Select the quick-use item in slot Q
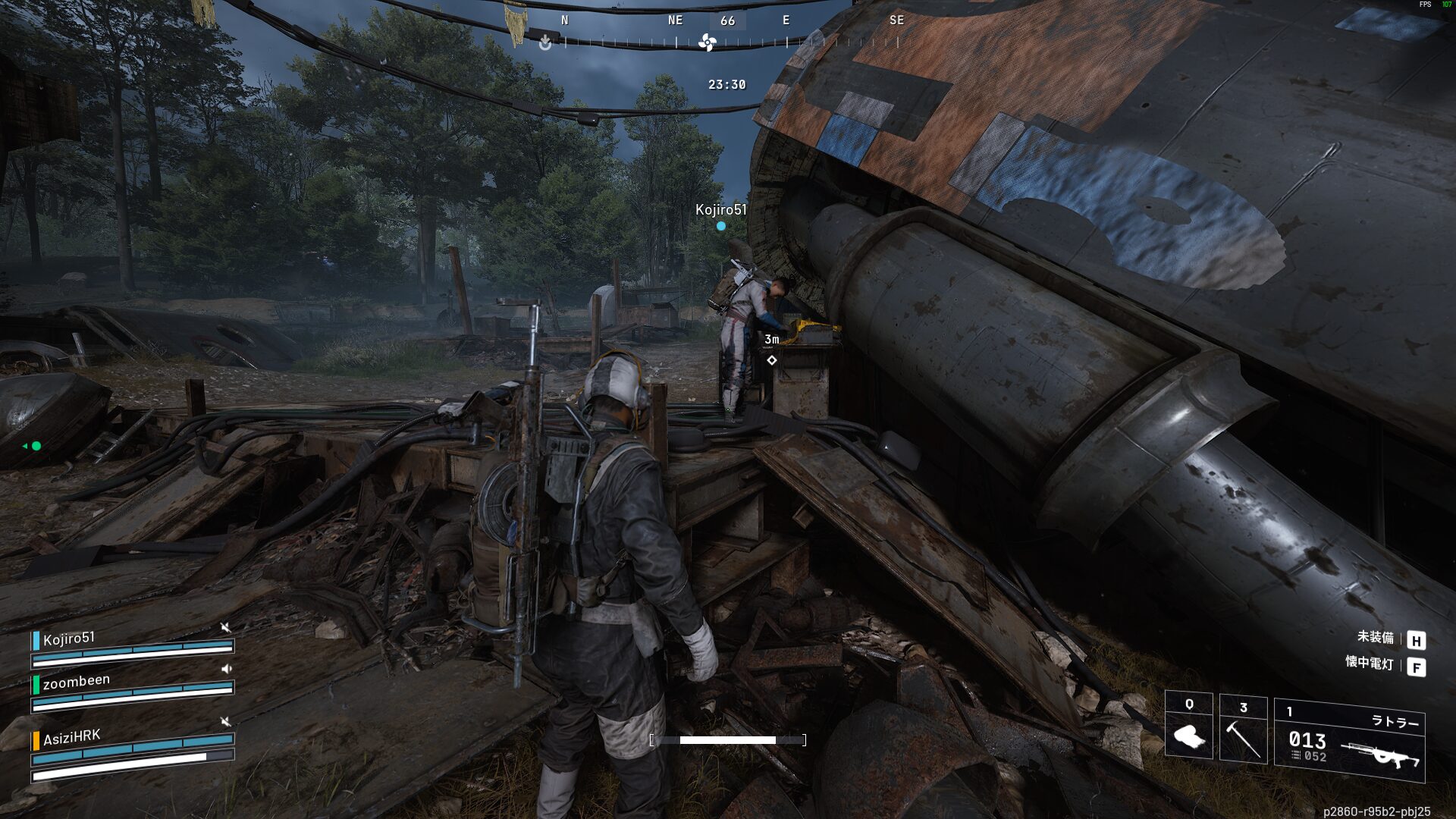The image size is (1456, 819). pos(1188,726)
